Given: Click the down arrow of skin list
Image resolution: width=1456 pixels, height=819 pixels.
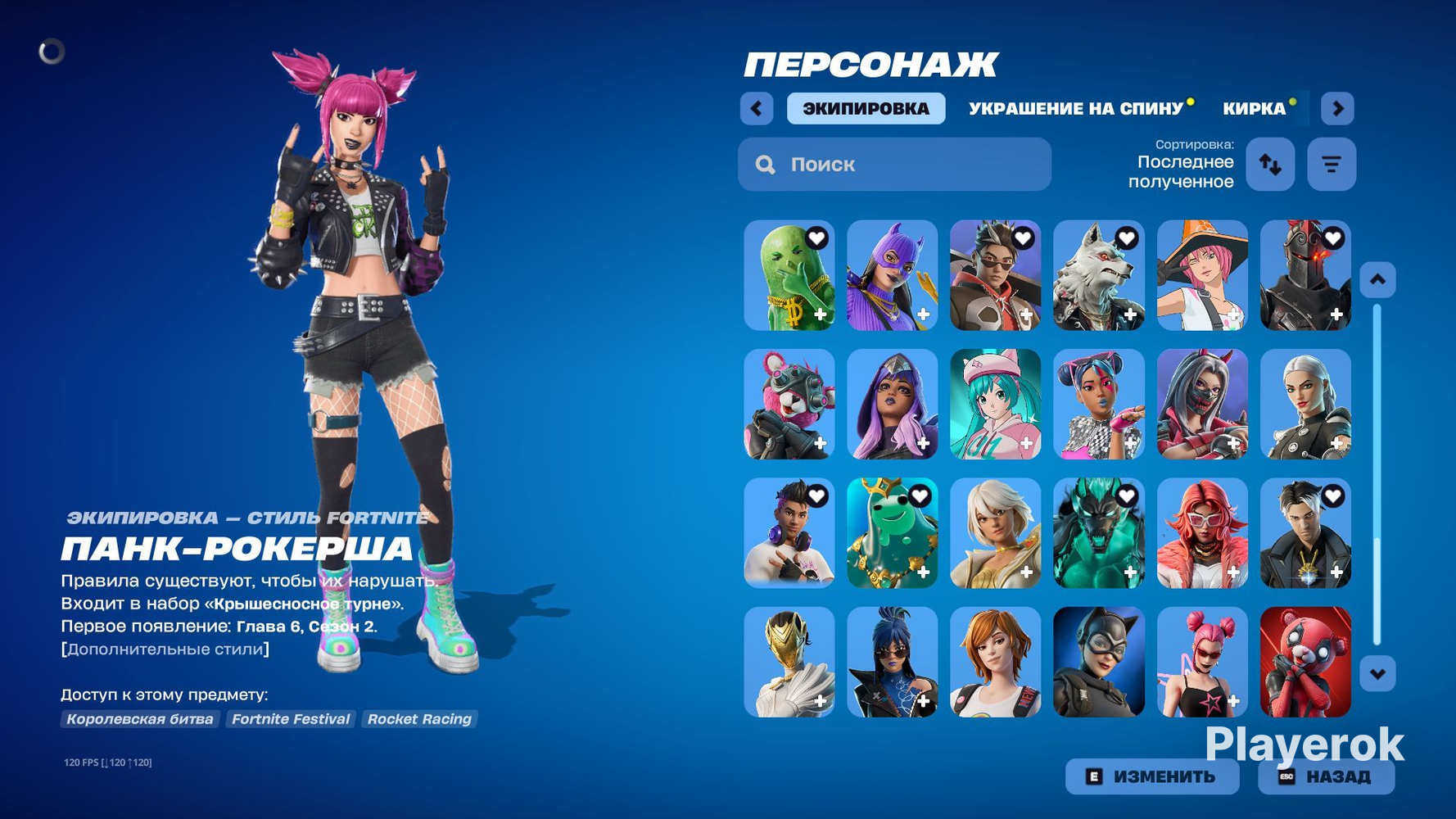Looking at the screenshot, I should click(1377, 674).
